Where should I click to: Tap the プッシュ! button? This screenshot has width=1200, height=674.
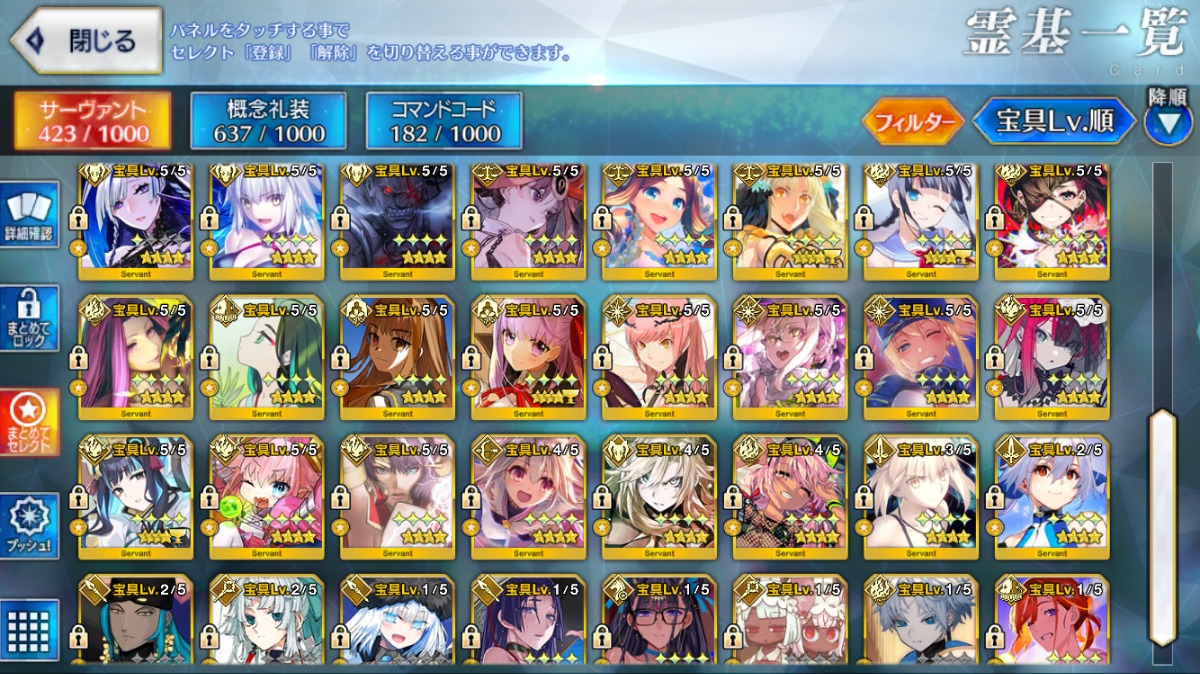coord(30,526)
